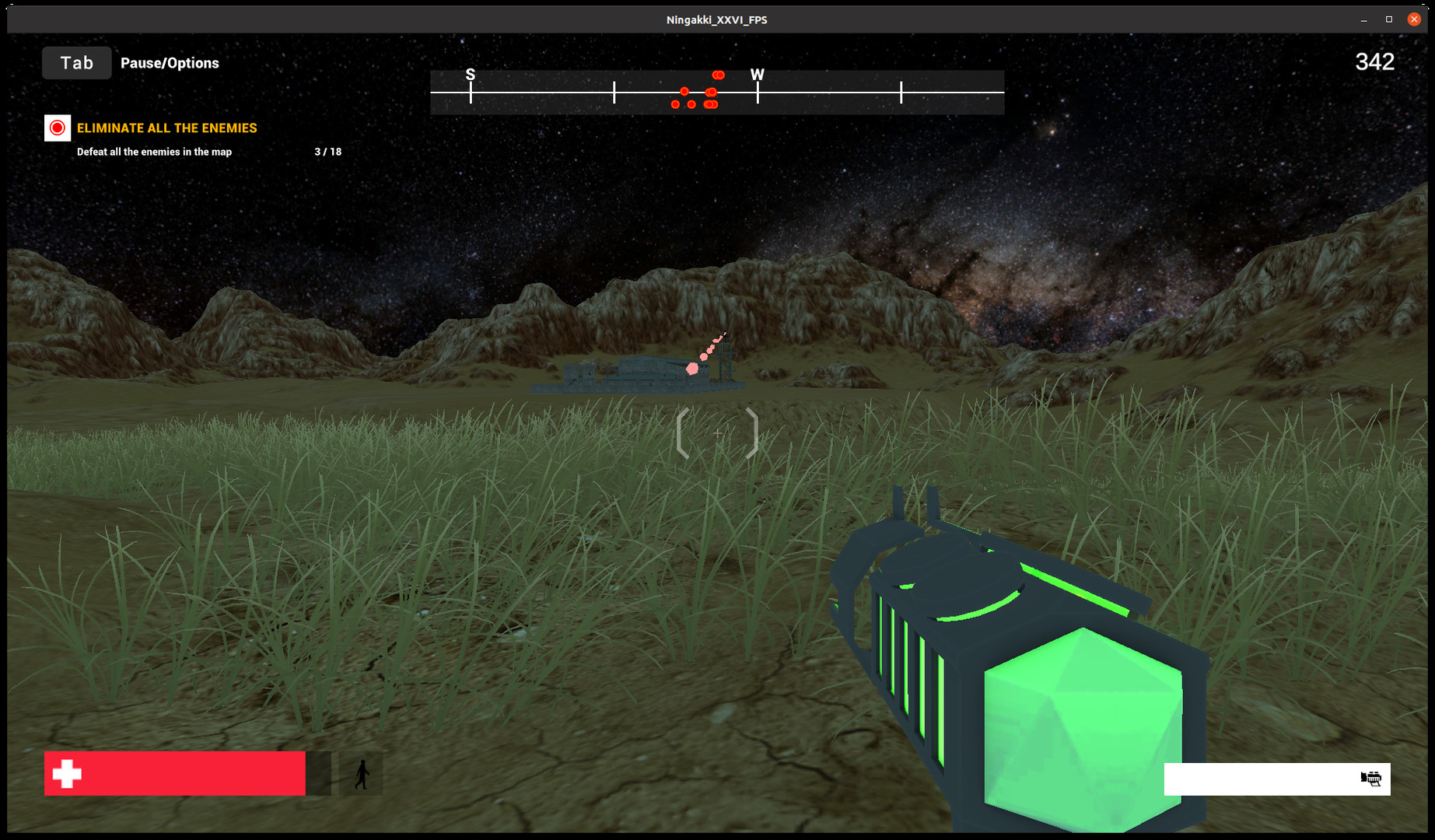Click the crosshair reticle at screen center
The height and width of the screenshot is (840, 1435).
point(716,432)
